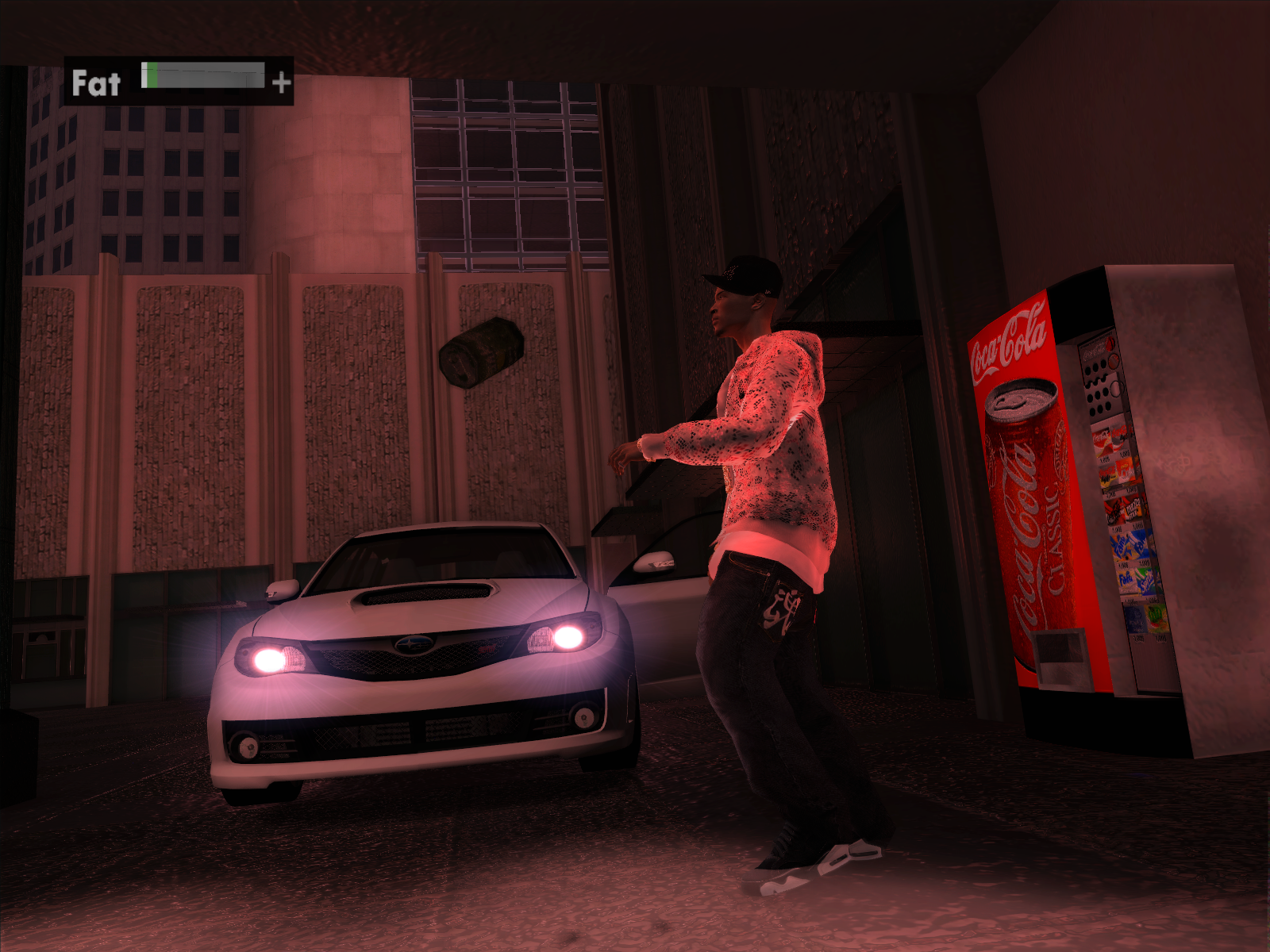Click the Subaru emblem on the car grille
This screenshot has height=952, width=1270.
point(414,645)
